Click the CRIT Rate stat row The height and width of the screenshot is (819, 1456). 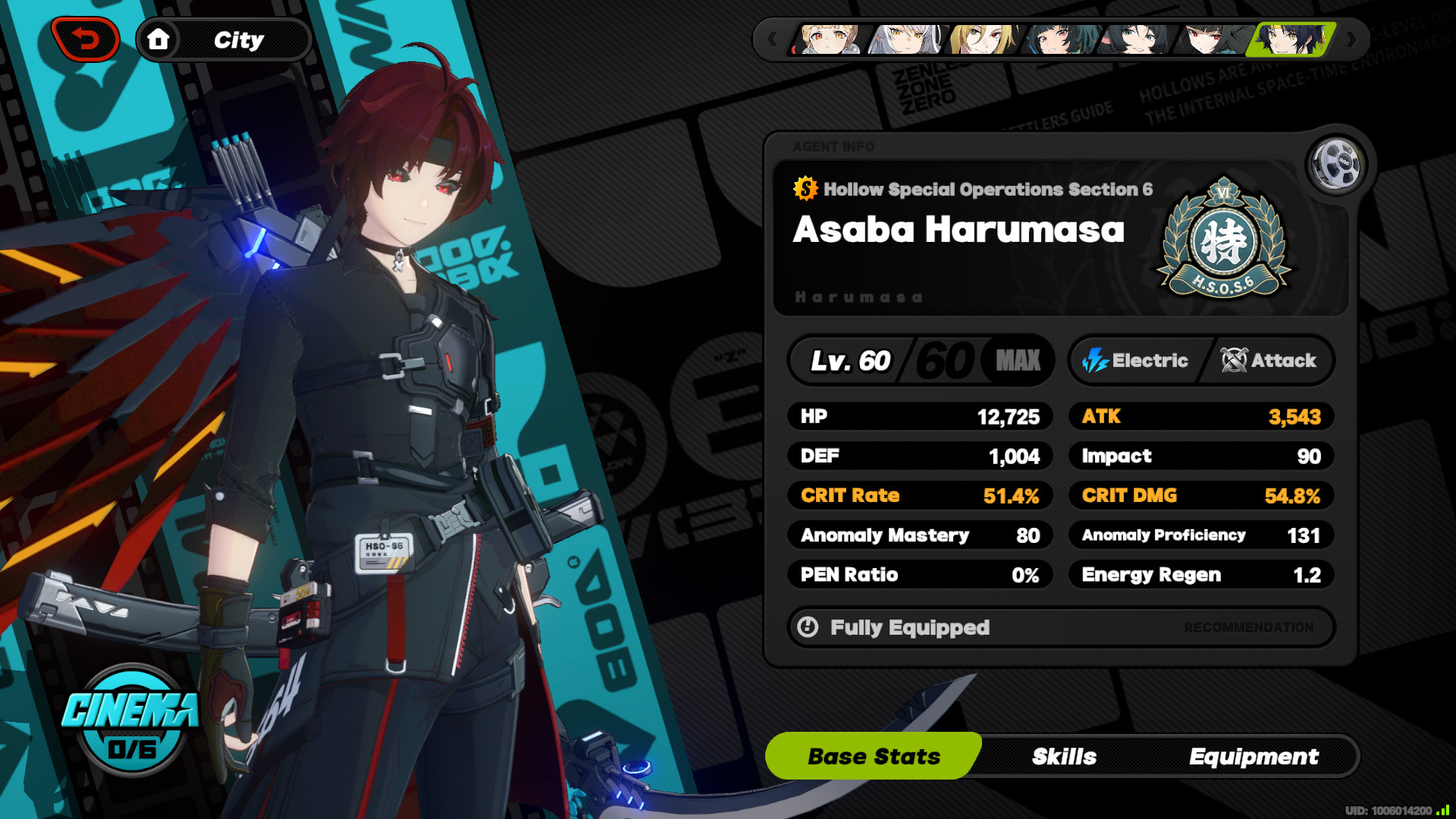920,495
